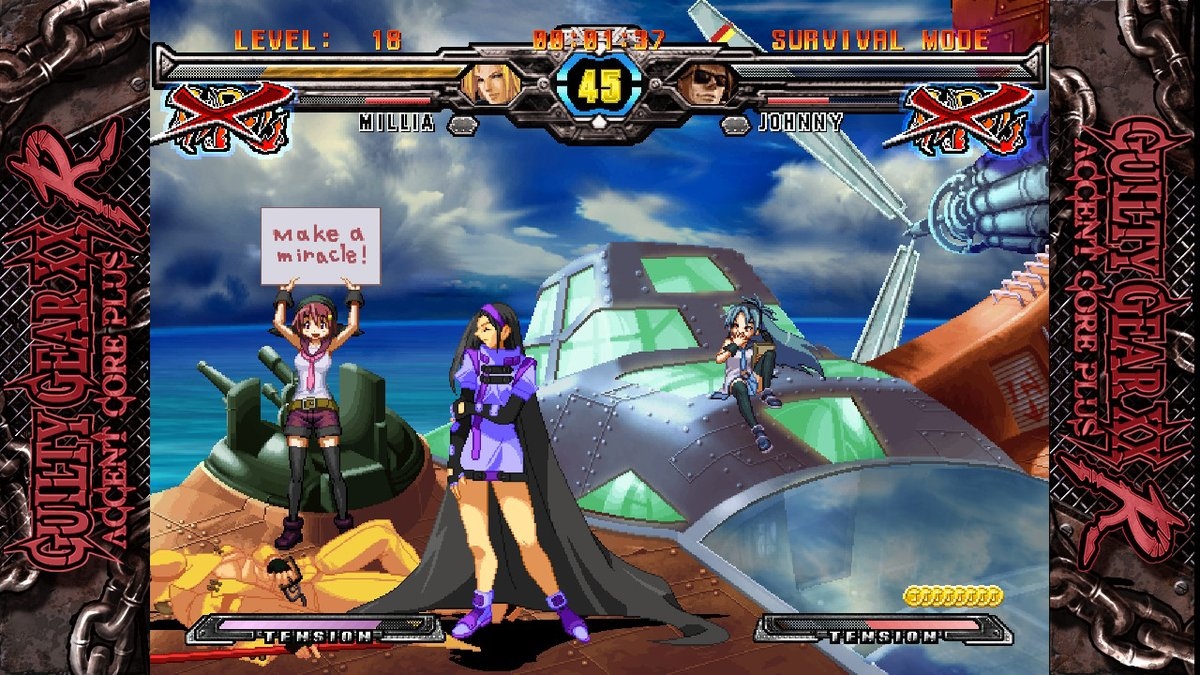Click Johnny's character portrait
Viewport: 1200px width, 675px height.
coord(708,84)
